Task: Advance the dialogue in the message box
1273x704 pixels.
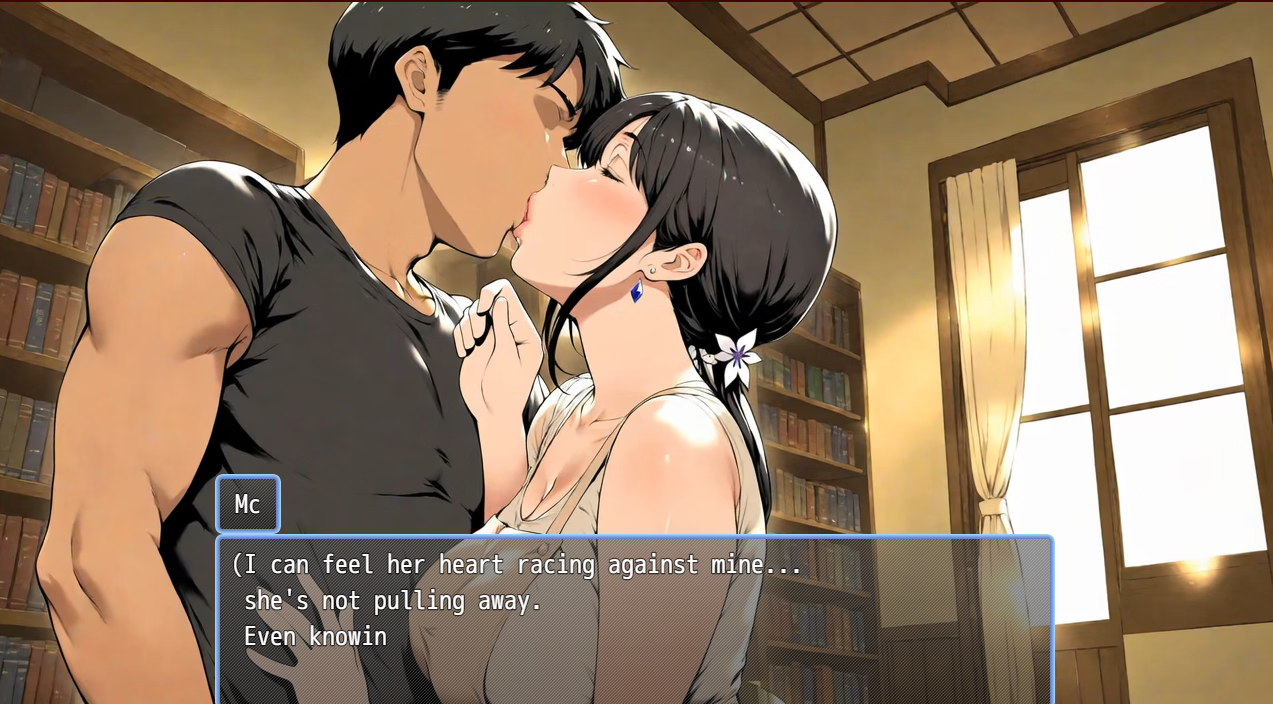Action: (634, 618)
